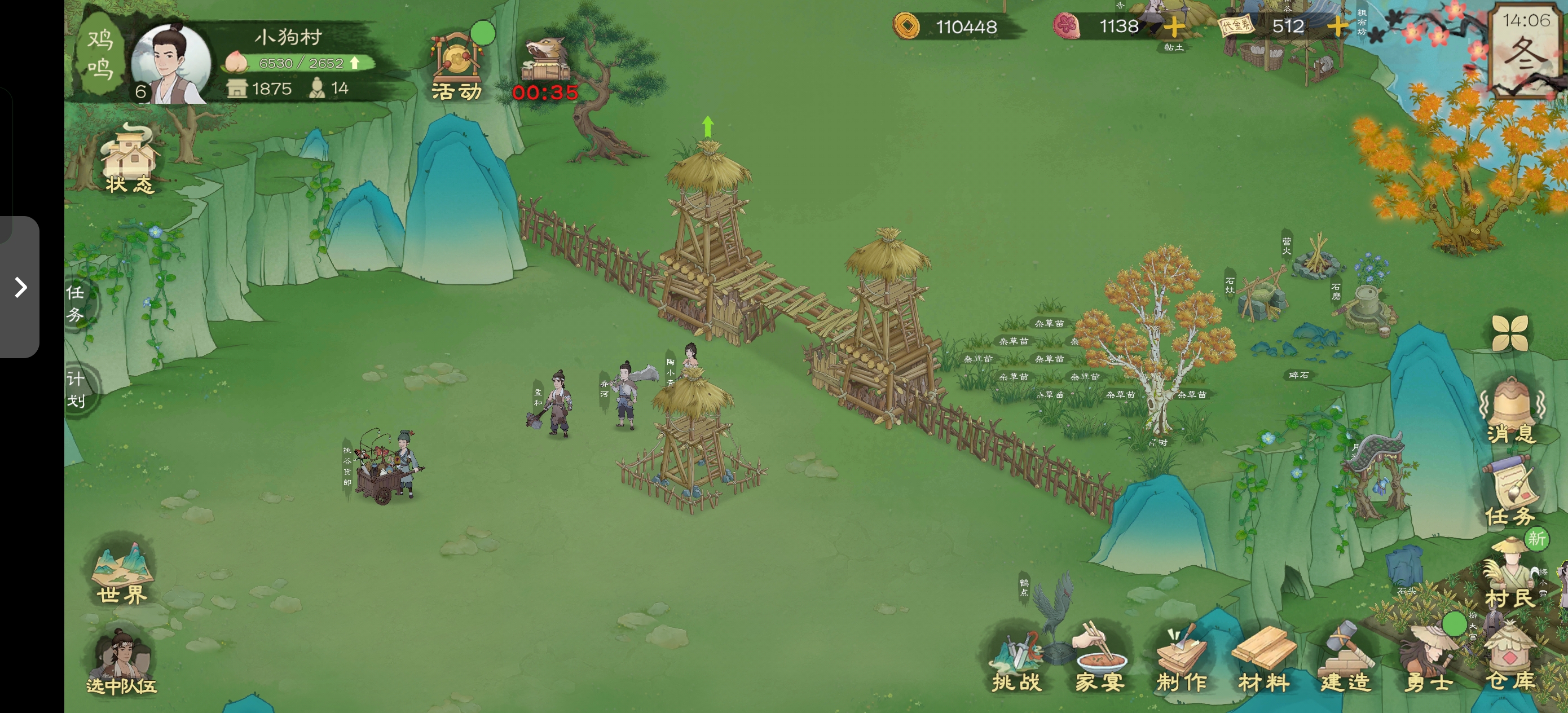This screenshot has height=713, width=1568.
Task: Add more pink blossom currency
Action: click(x=1174, y=27)
